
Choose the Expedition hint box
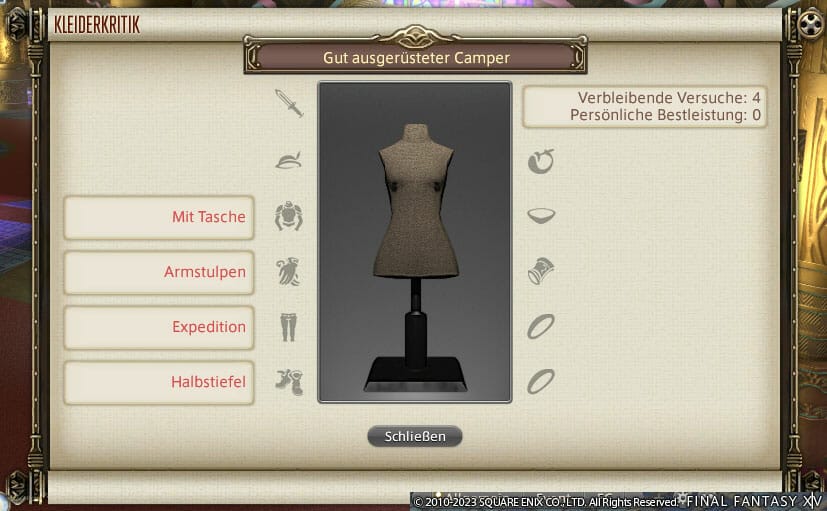159,327
